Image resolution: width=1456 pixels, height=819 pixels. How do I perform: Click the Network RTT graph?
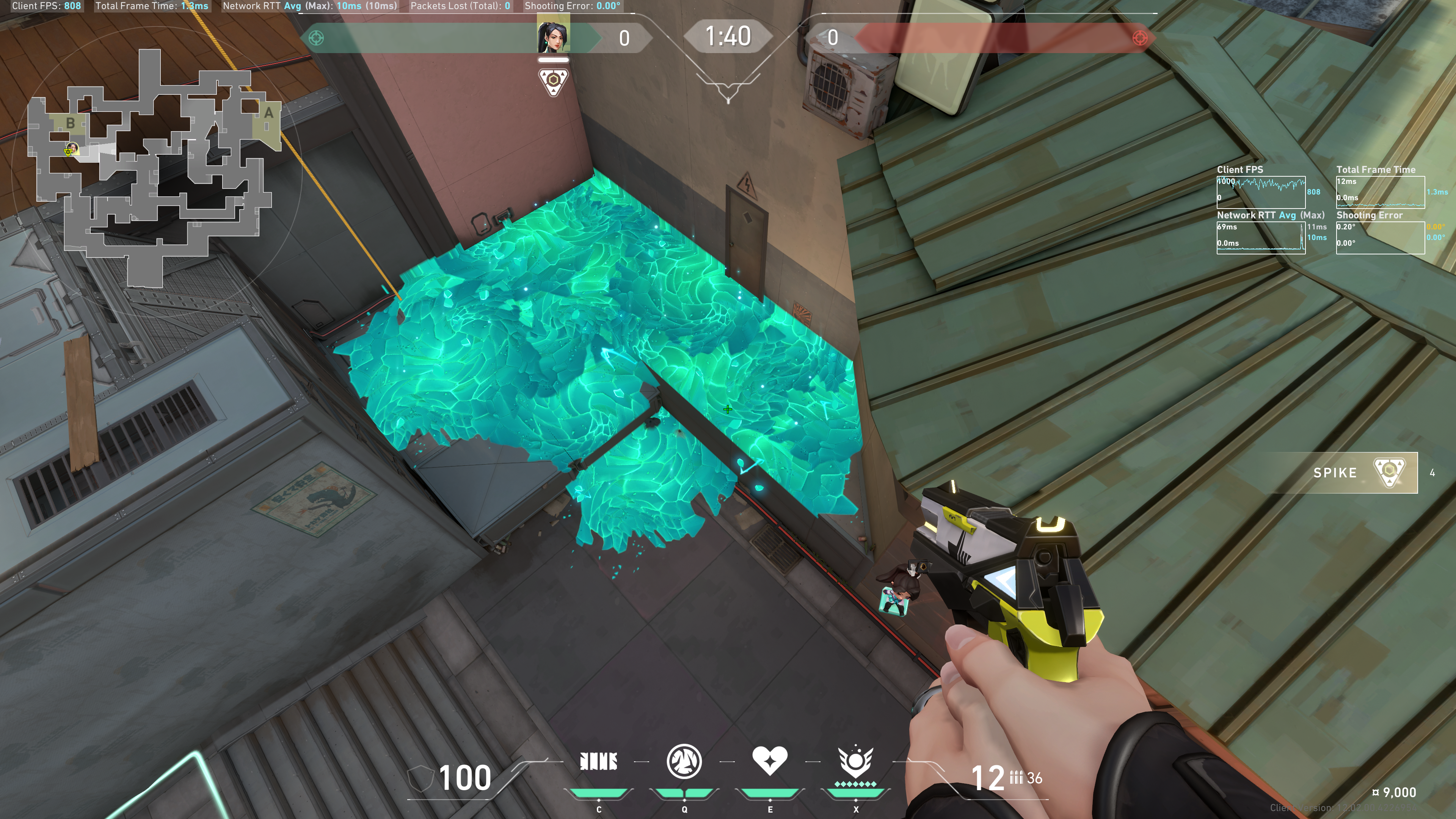pos(1260,237)
